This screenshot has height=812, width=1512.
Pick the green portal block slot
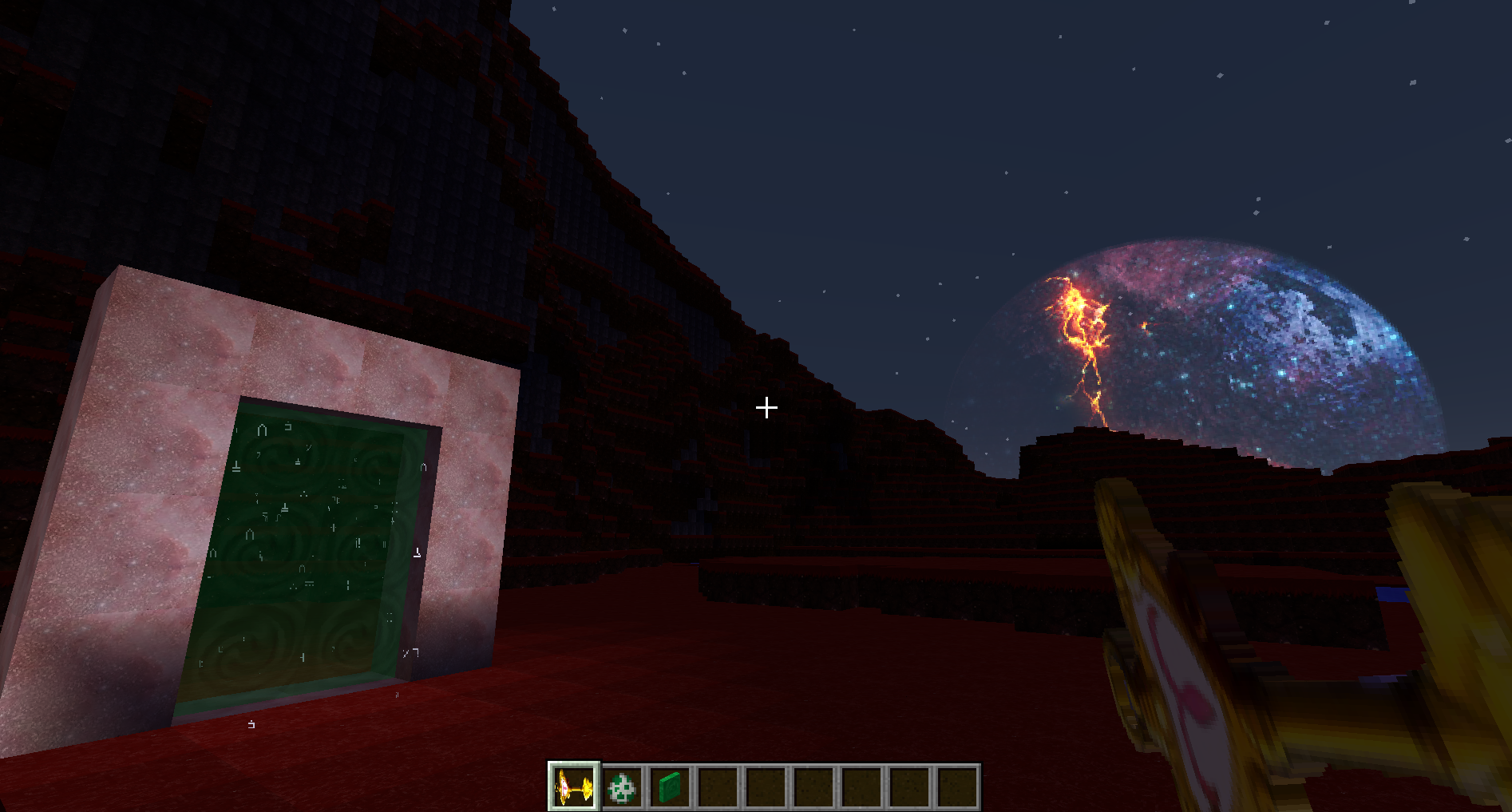(x=670, y=787)
